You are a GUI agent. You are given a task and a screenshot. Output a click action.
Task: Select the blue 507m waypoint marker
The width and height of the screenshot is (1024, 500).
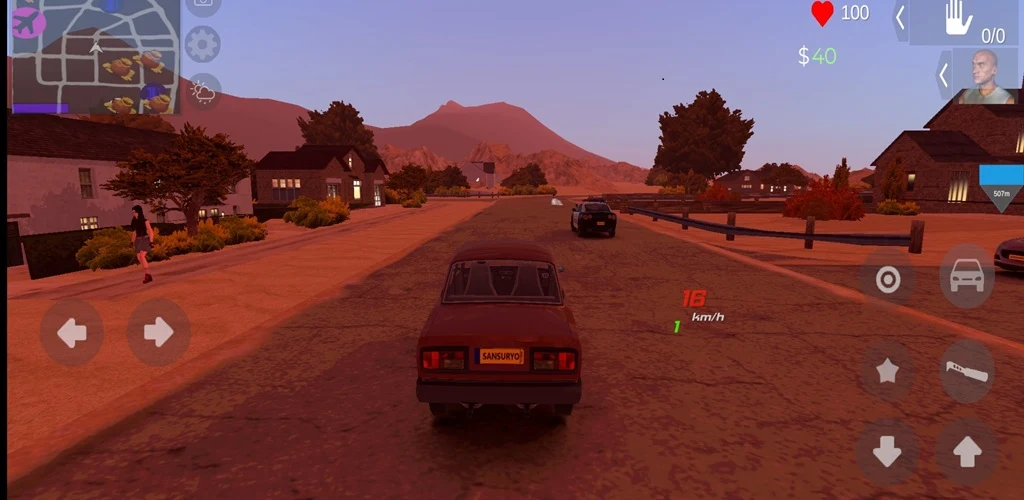[1001, 187]
